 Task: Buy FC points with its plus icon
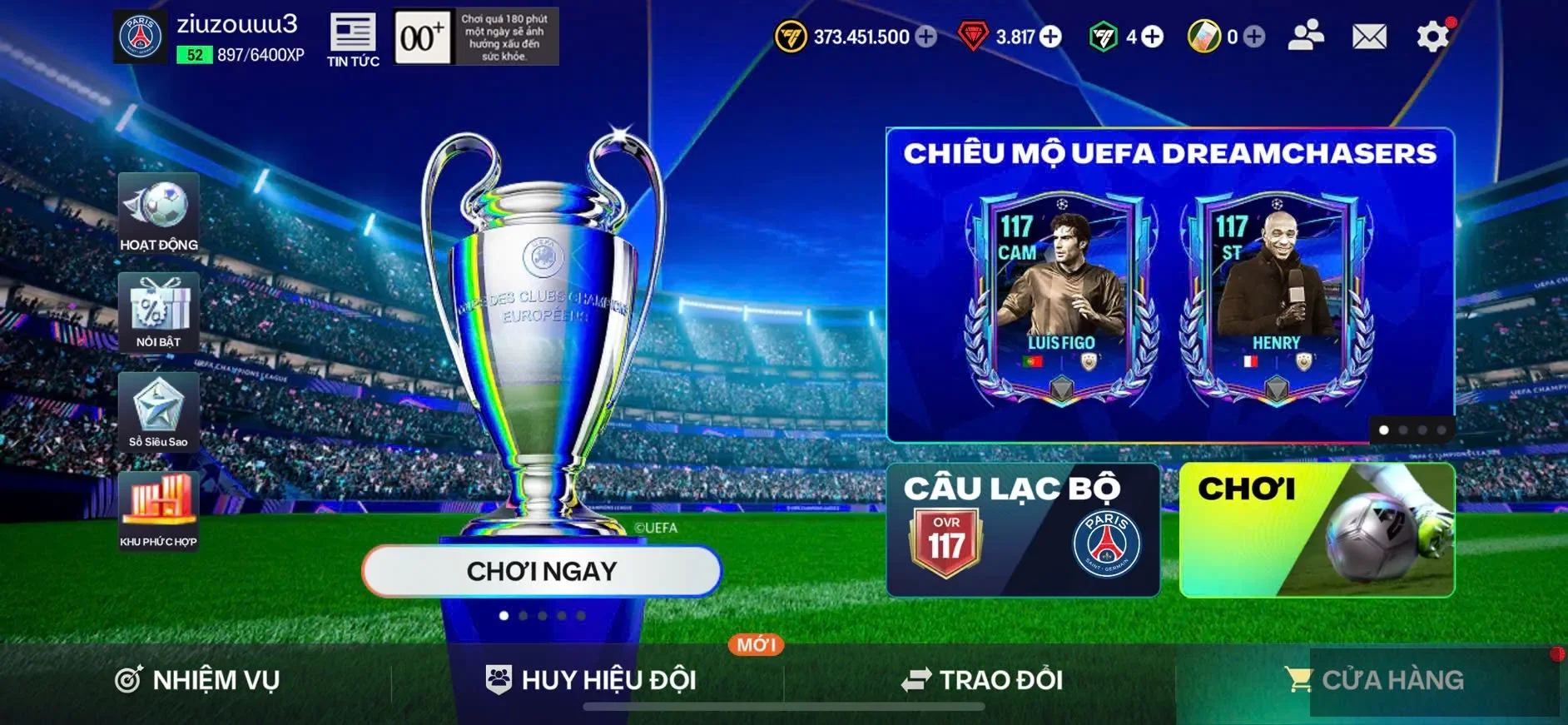pyautogui.click(x=1151, y=37)
